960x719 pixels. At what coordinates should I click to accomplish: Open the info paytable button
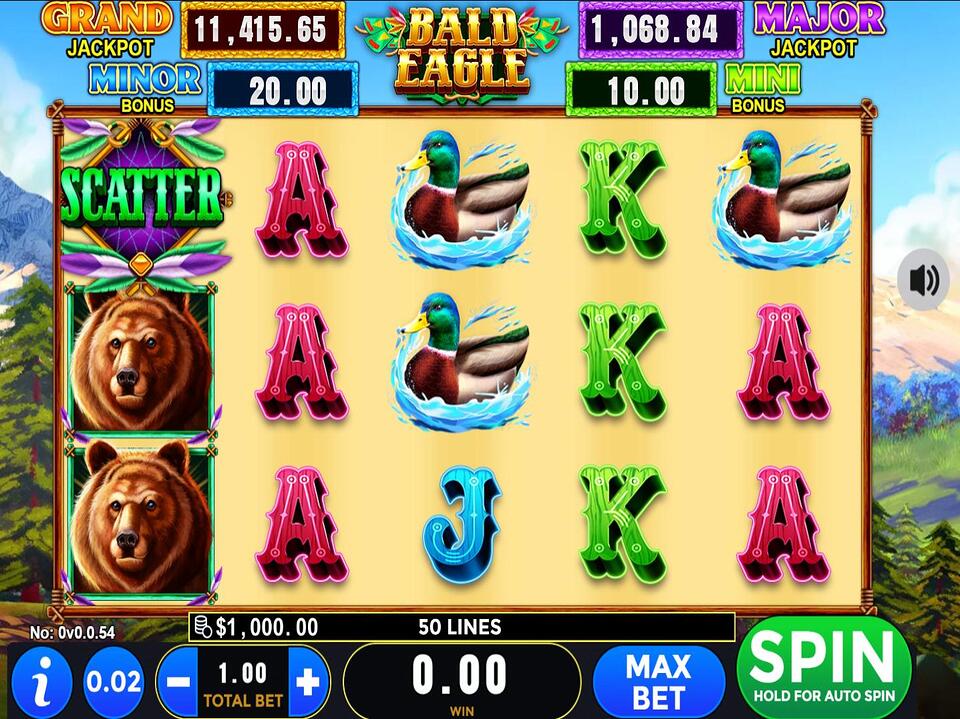[41, 682]
